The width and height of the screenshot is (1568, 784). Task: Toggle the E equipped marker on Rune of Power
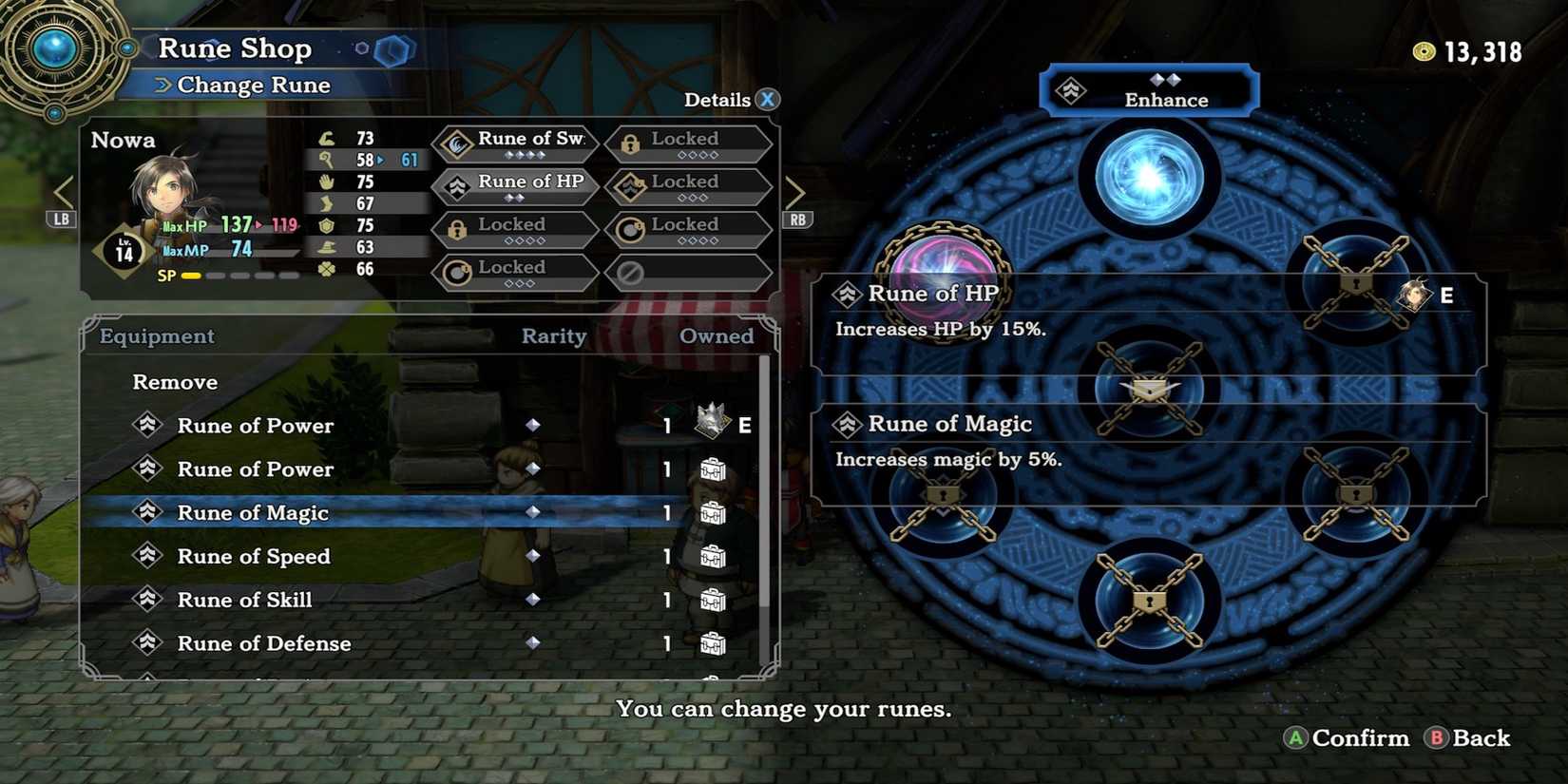pos(745,425)
